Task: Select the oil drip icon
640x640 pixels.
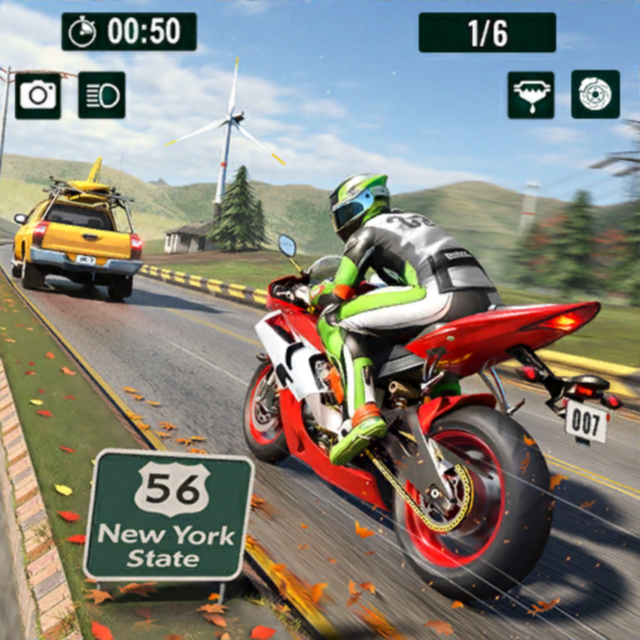Action: 531,95
